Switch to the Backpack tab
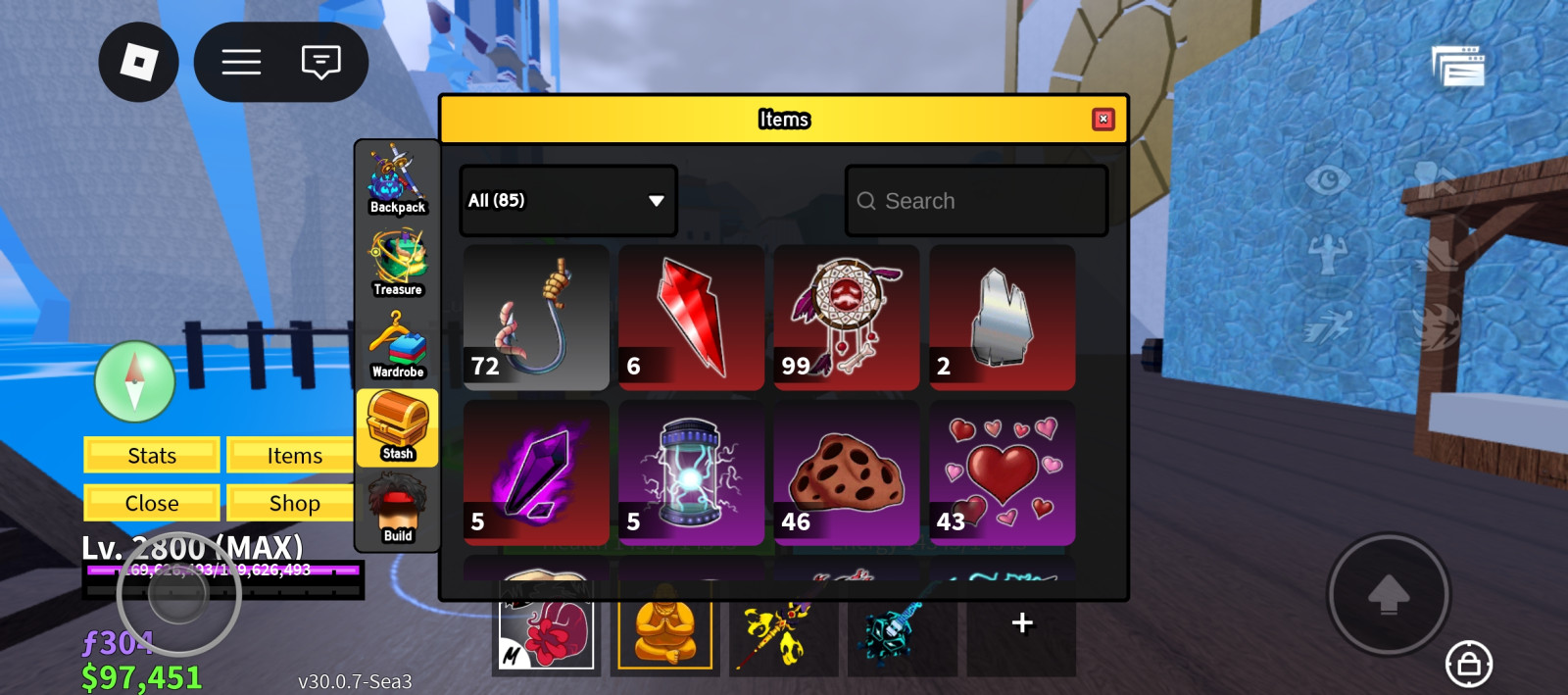 [397, 180]
